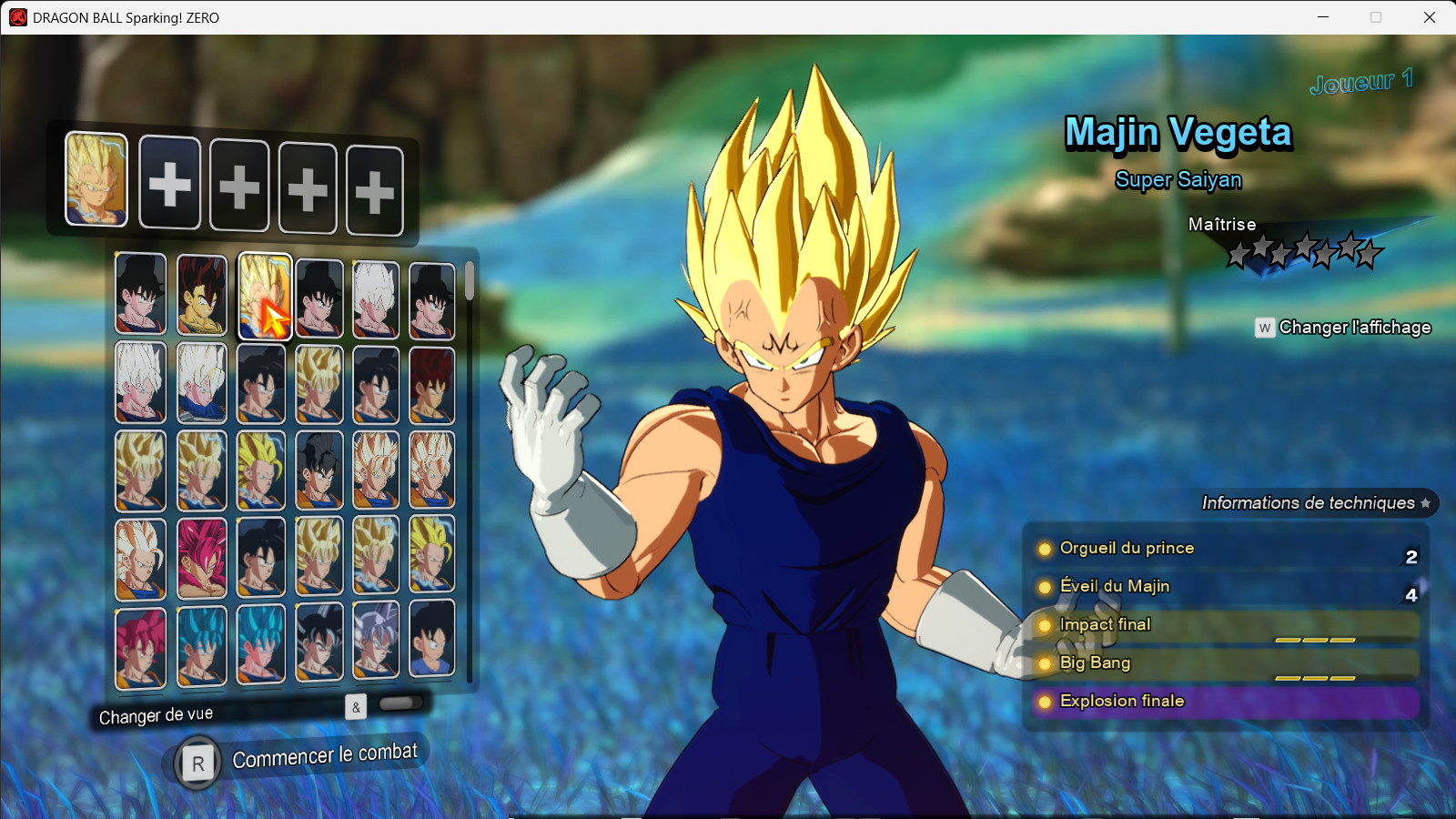The height and width of the screenshot is (819, 1456).
Task: Toggle the Changer de vue switch
Action: coord(400,703)
